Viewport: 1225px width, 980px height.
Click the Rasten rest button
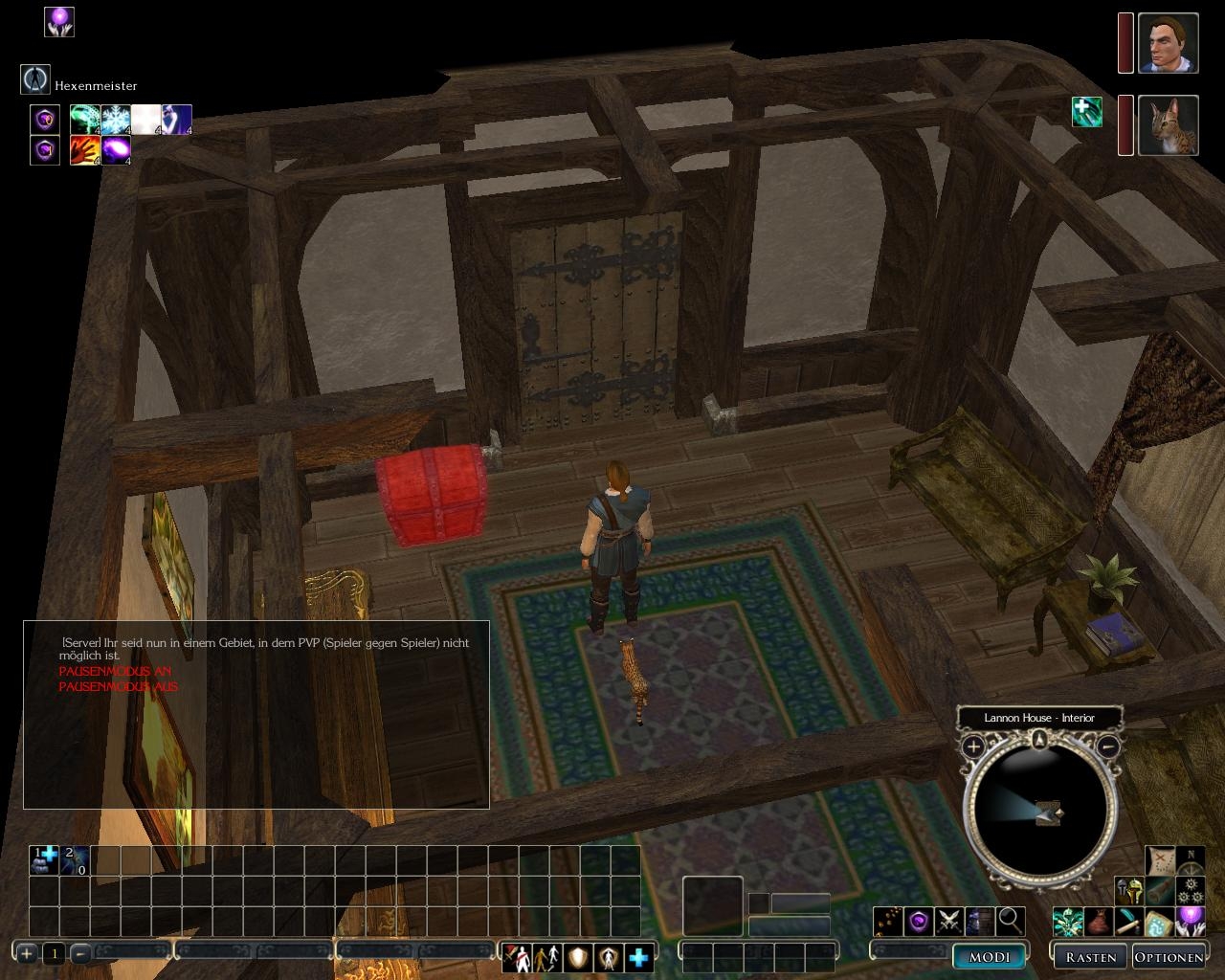[x=1090, y=956]
